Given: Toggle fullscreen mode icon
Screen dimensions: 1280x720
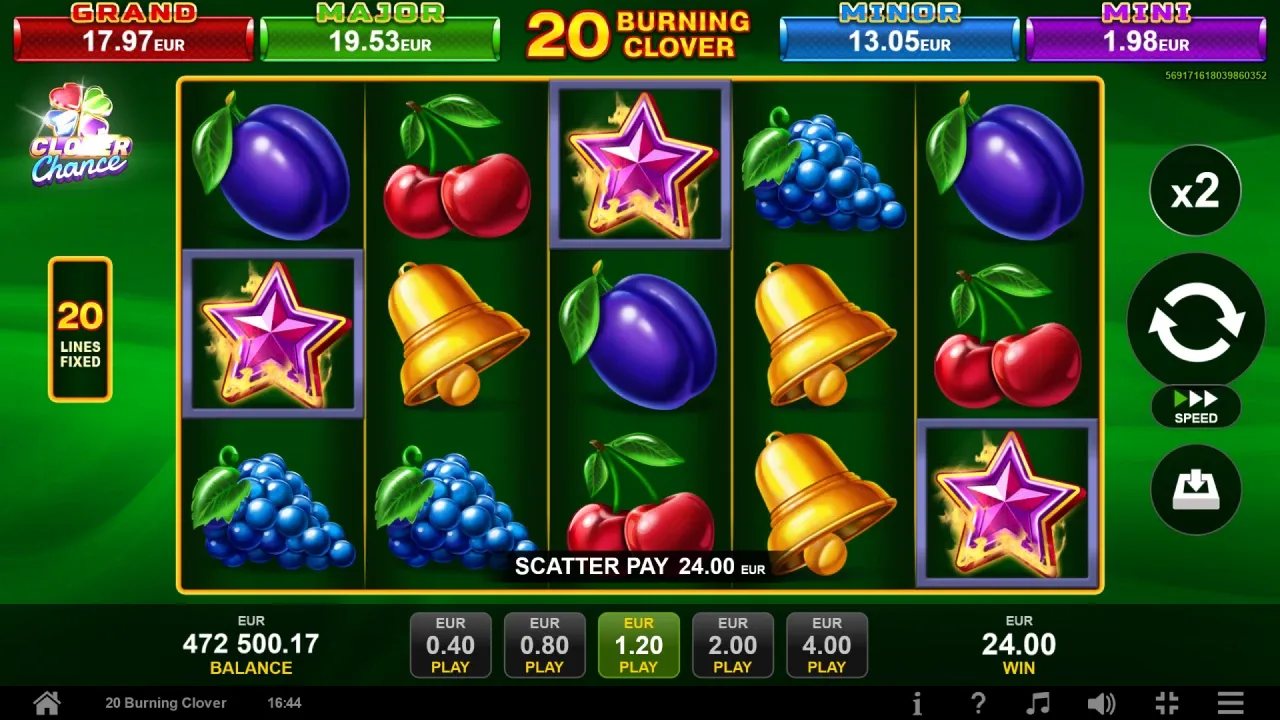Looking at the screenshot, I should (1166, 703).
